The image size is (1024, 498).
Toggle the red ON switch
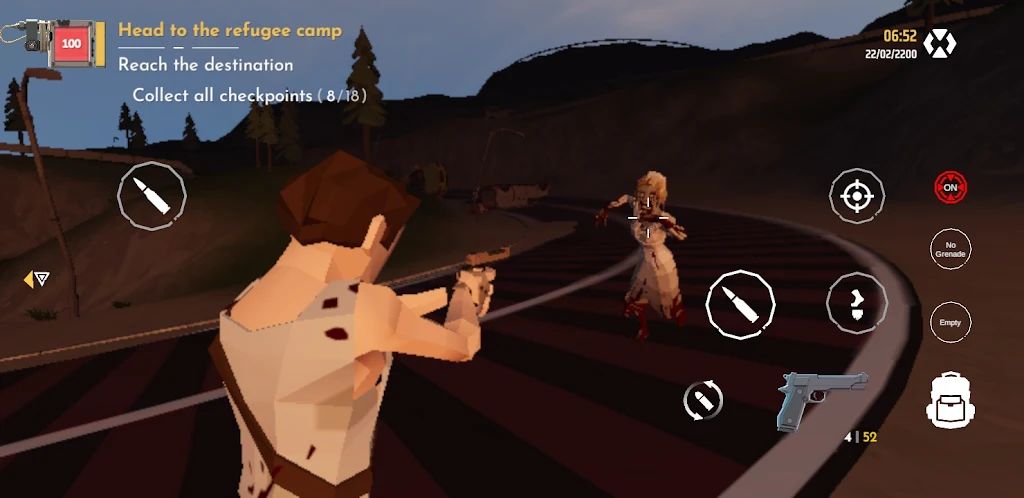pyautogui.click(x=950, y=187)
